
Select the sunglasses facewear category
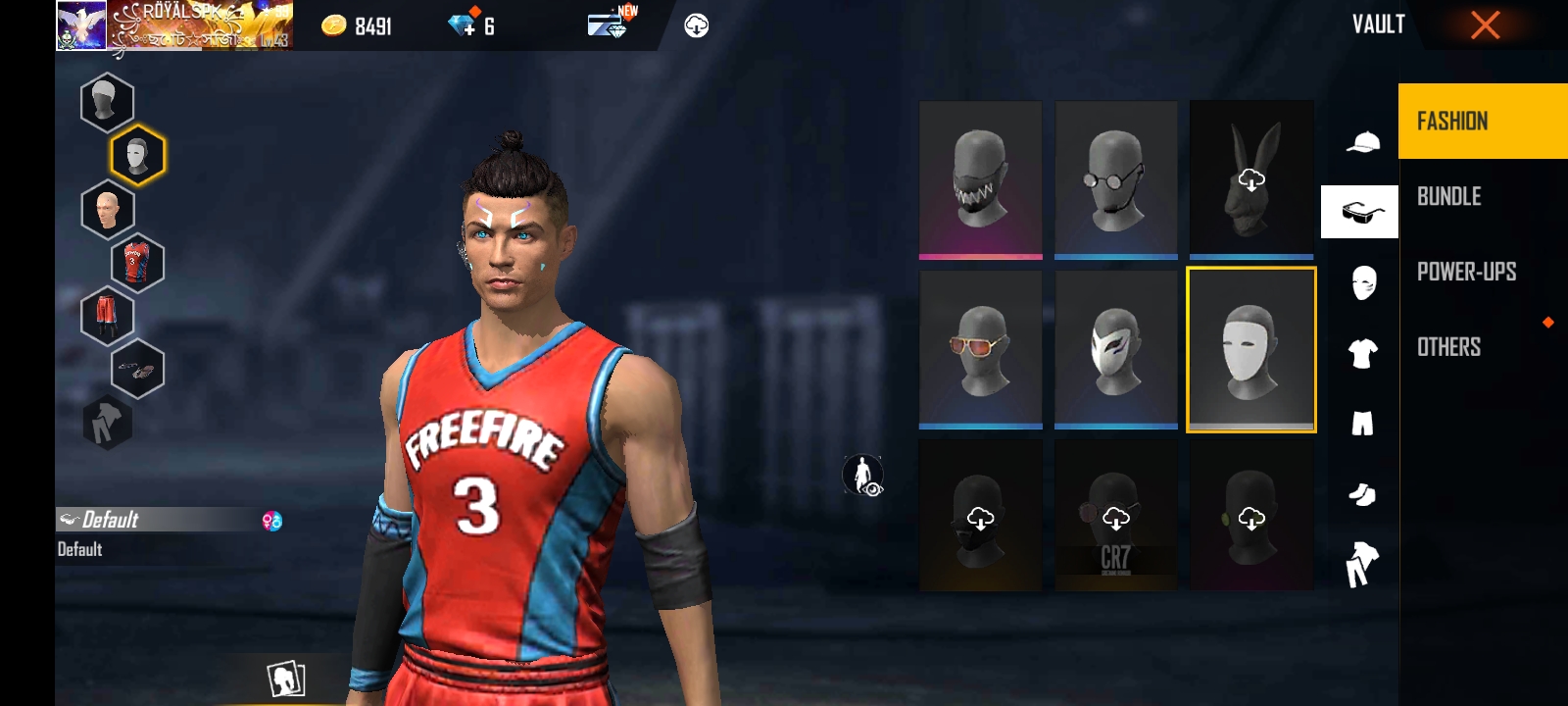coord(1360,212)
